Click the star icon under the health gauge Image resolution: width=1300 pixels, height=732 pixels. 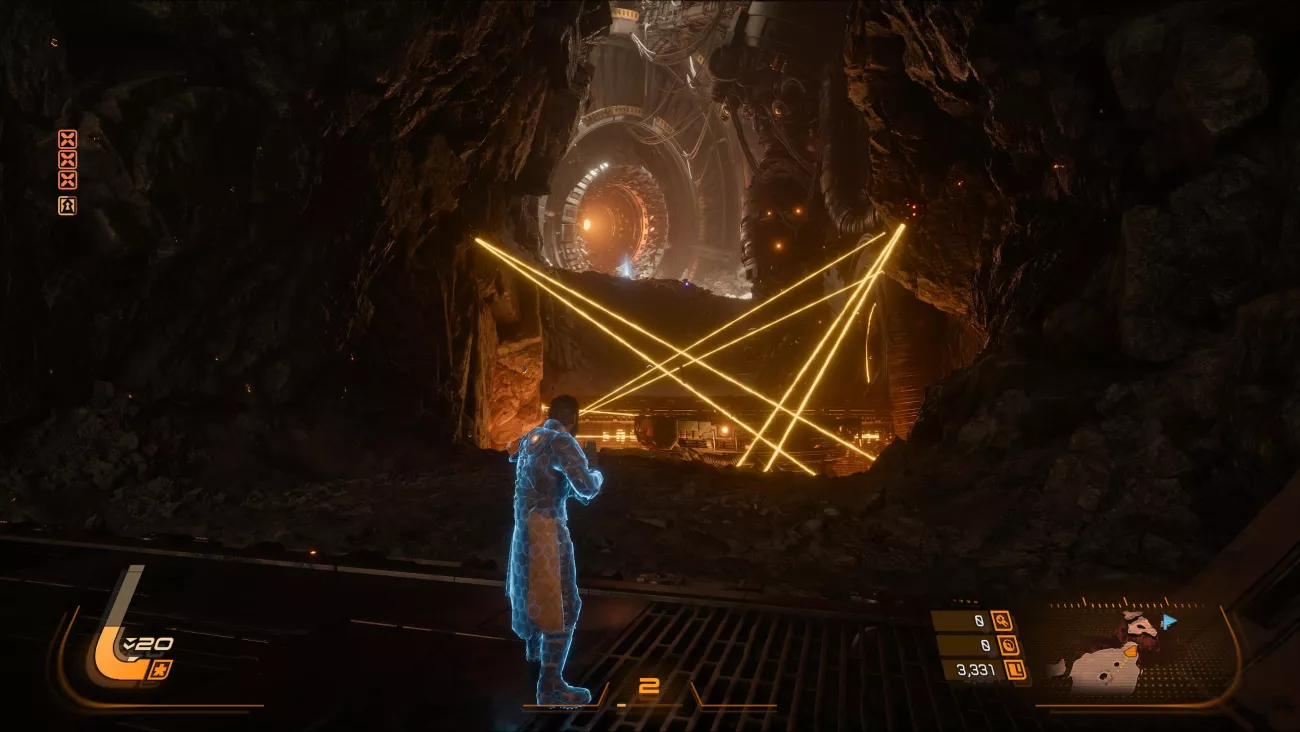[x=159, y=668]
